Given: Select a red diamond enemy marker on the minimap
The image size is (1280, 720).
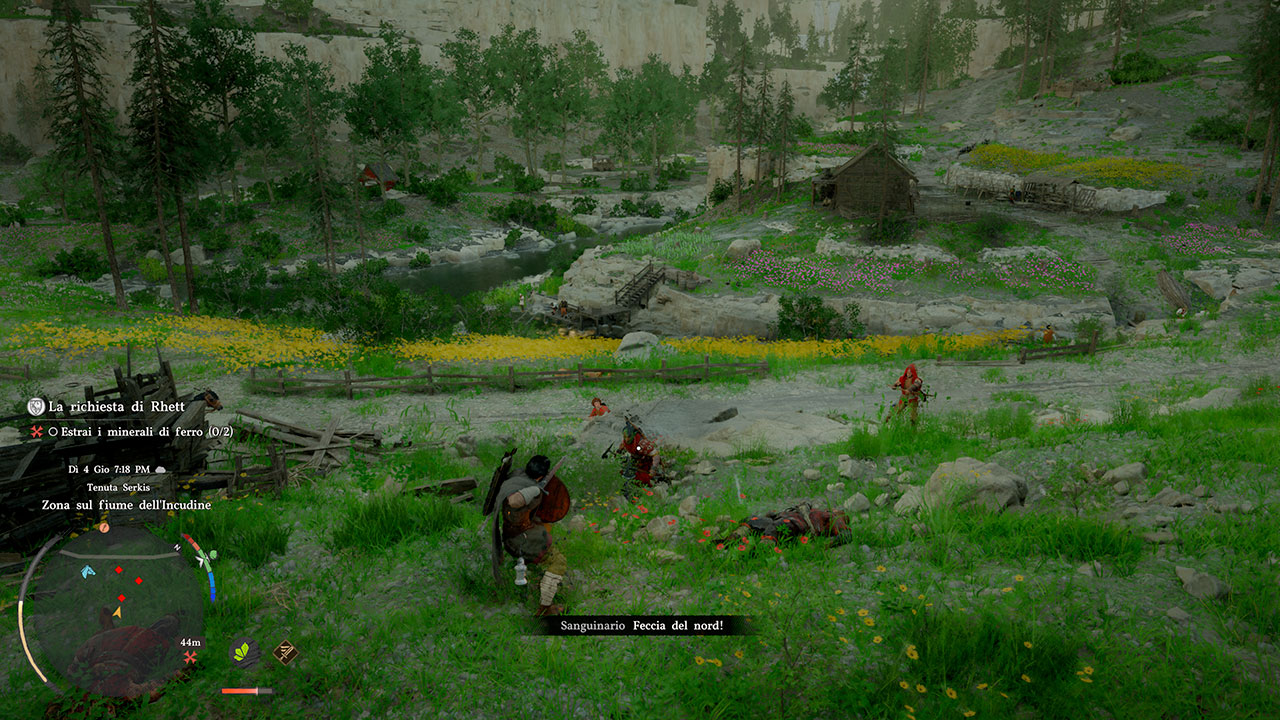Looking at the screenshot, I should pos(119,570).
